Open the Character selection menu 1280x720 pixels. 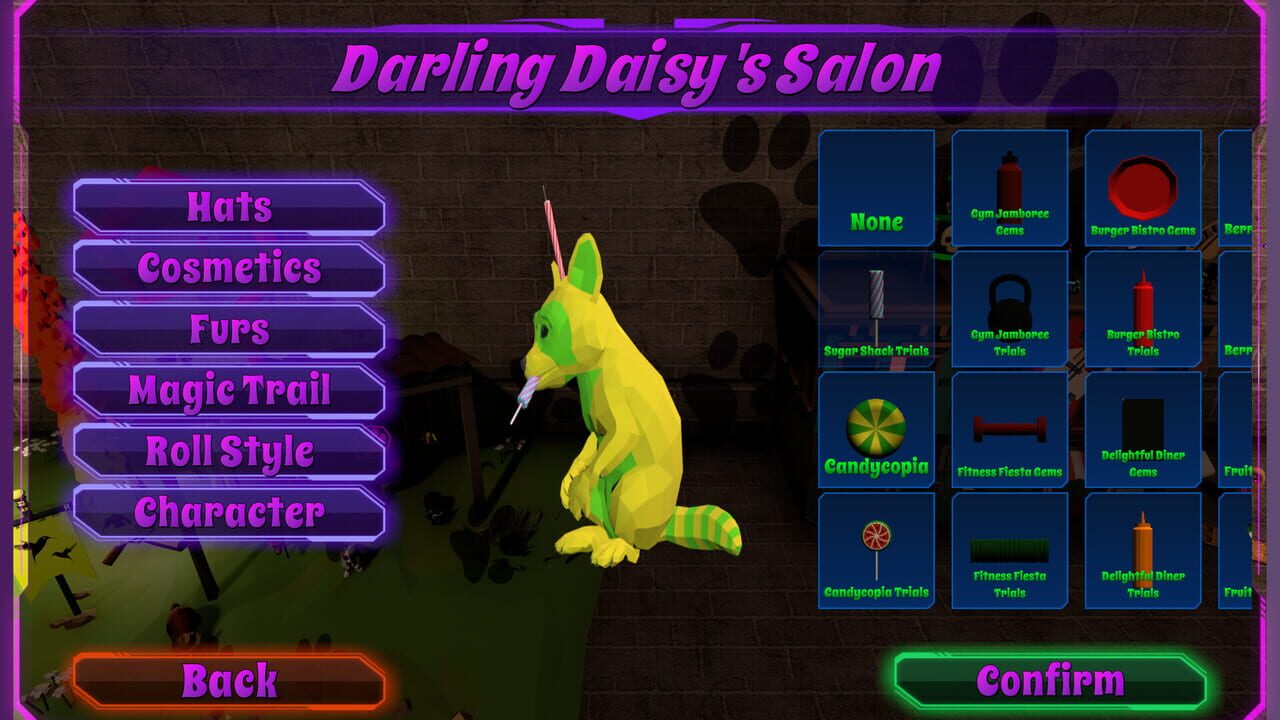228,513
